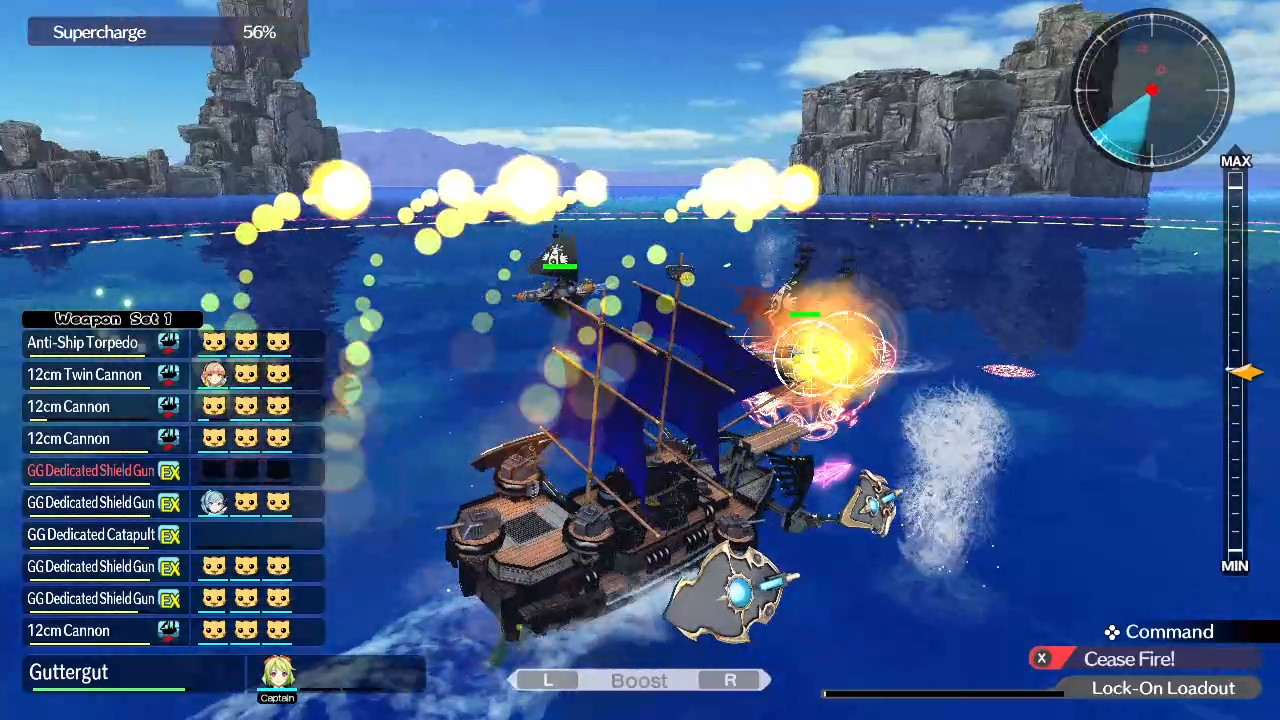1280x720 pixels.
Task: Open the Lock-On Loadout panel
Action: 1163,688
